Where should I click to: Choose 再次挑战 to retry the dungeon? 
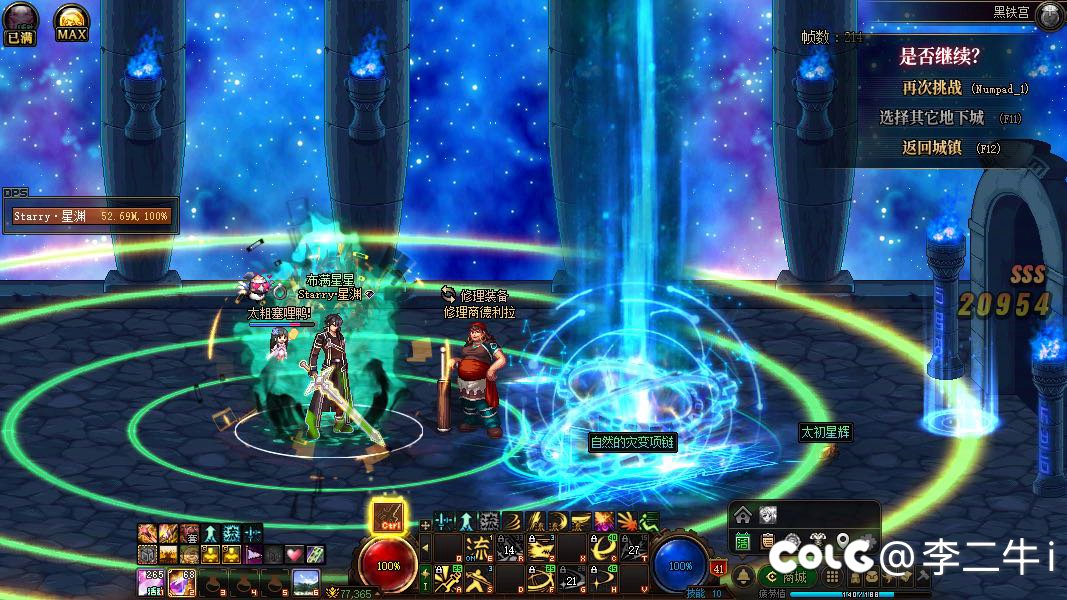[932, 87]
